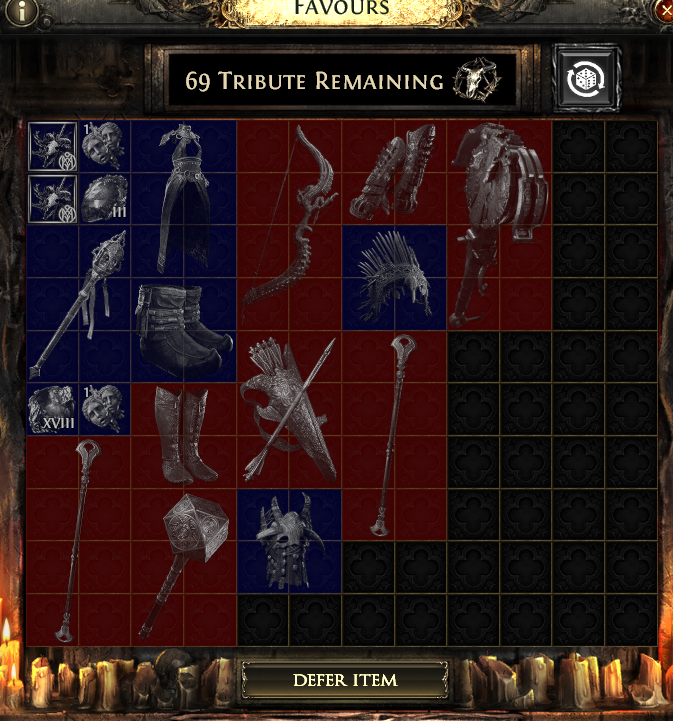Select the long staff beside the hammer

pyautogui.click(x=78, y=540)
